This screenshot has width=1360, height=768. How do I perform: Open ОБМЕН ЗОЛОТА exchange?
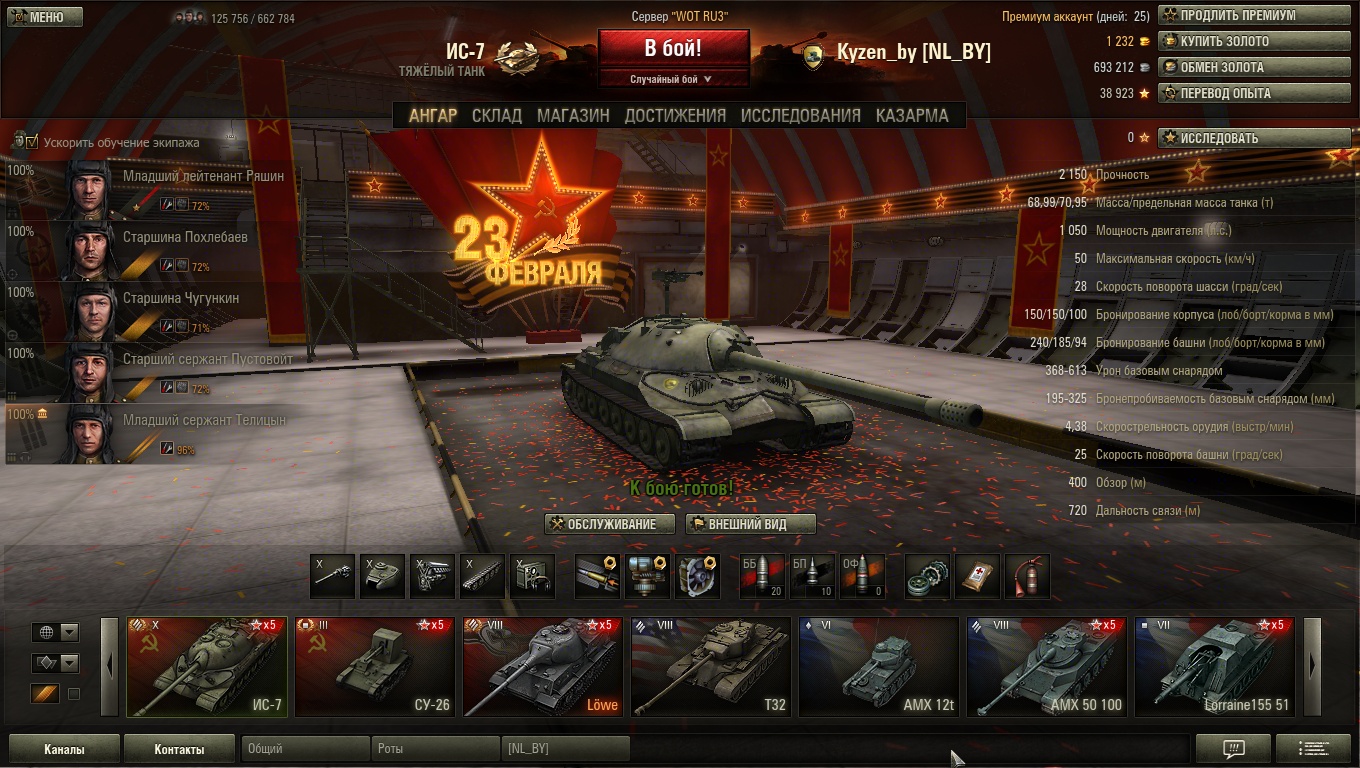(x=1240, y=68)
